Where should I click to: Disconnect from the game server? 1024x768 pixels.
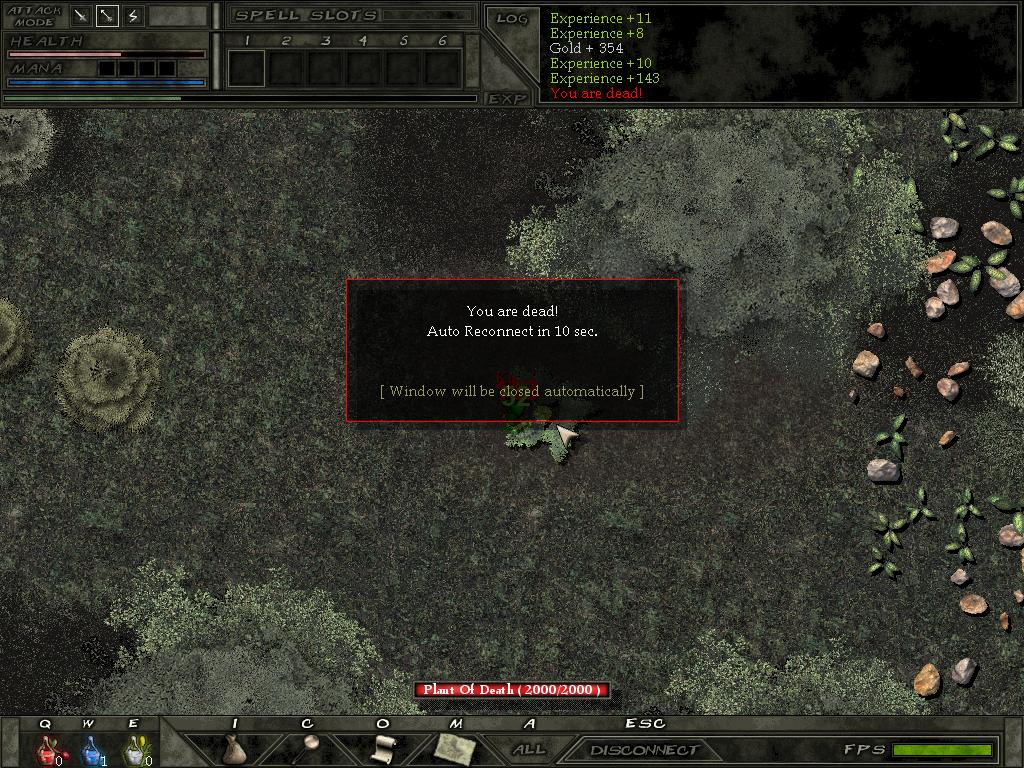pyautogui.click(x=644, y=749)
